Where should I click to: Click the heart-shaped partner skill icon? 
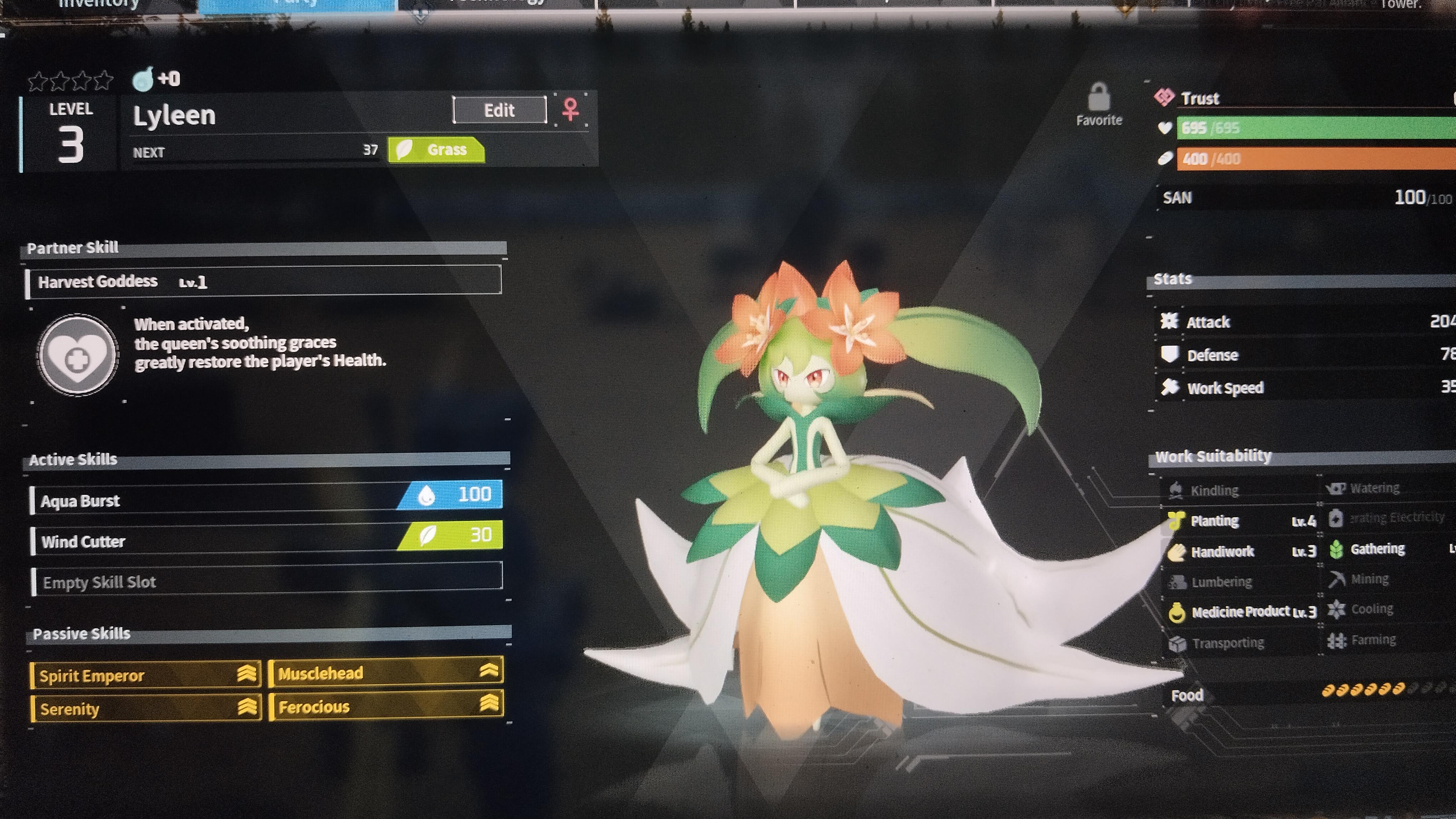[77, 354]
